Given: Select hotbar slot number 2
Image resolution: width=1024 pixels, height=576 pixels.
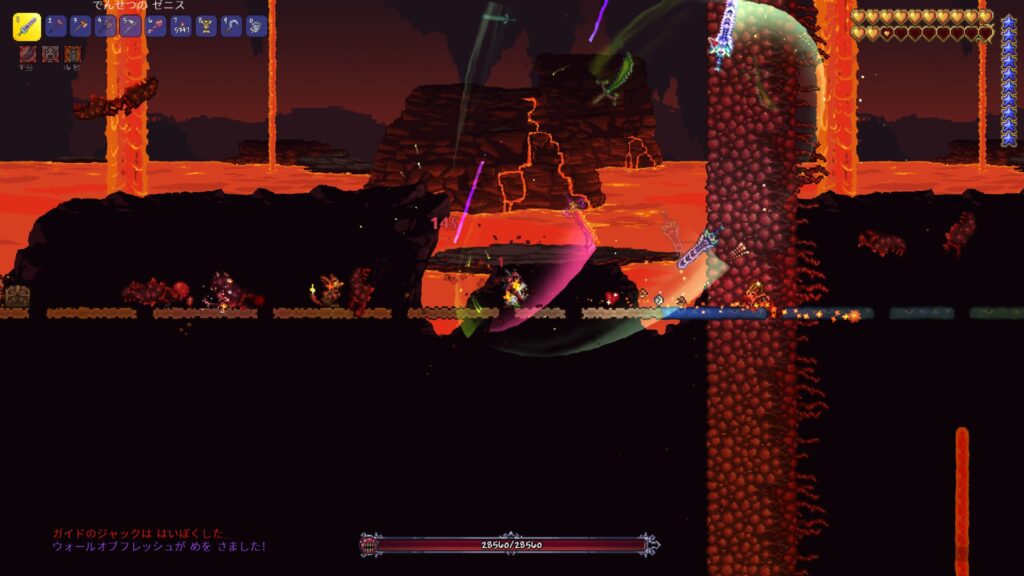Looking at the screenshot, I should [56, 27].
